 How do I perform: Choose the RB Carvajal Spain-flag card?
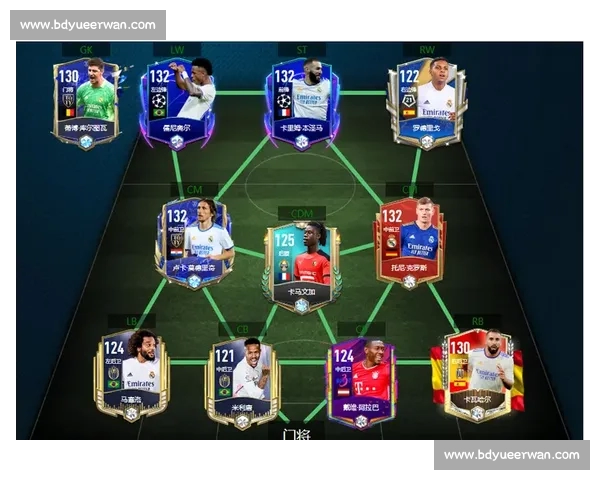point(476,375)
